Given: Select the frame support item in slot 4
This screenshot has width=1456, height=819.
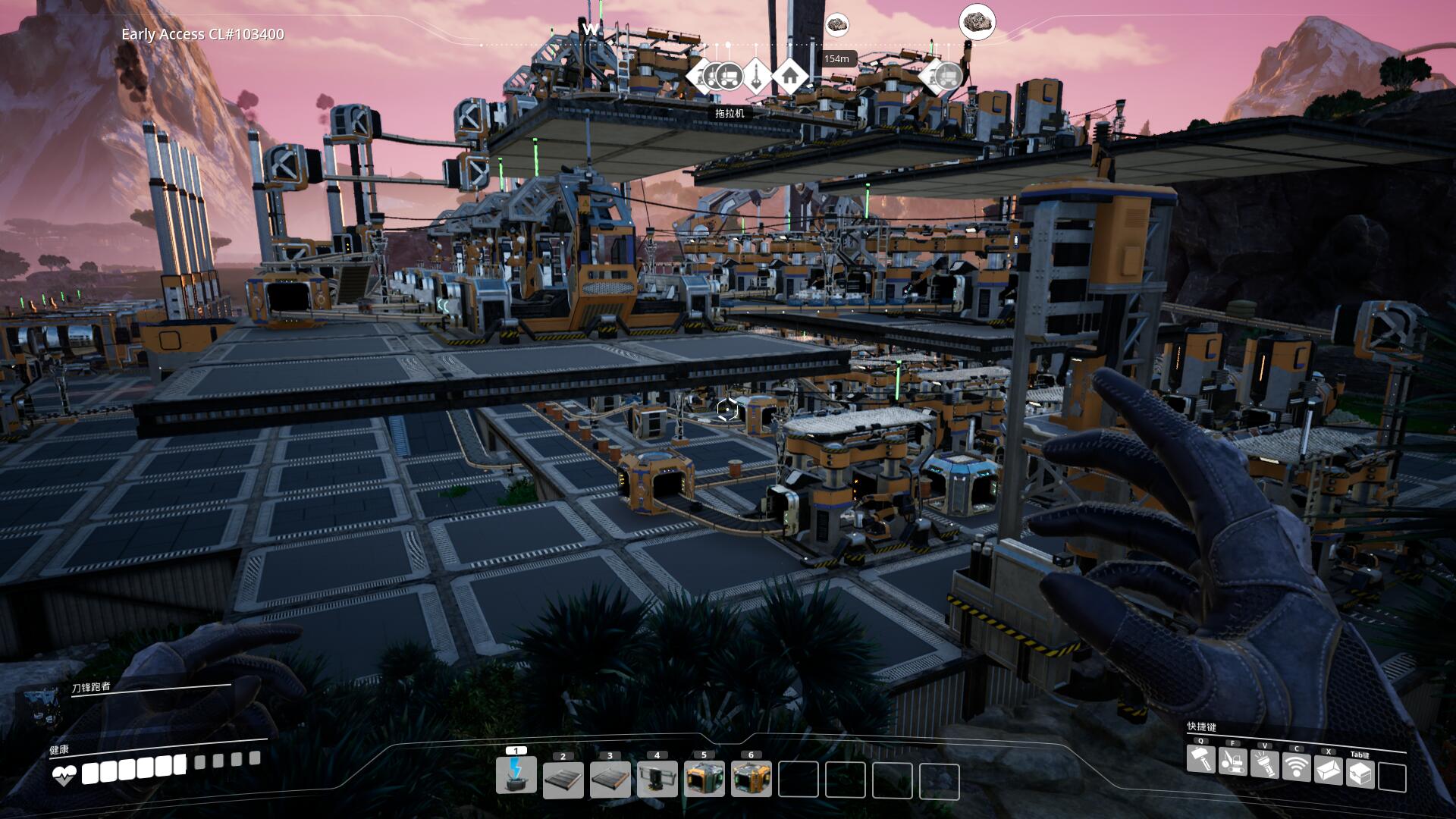Looking at the screenshot, I should (657, 780).
